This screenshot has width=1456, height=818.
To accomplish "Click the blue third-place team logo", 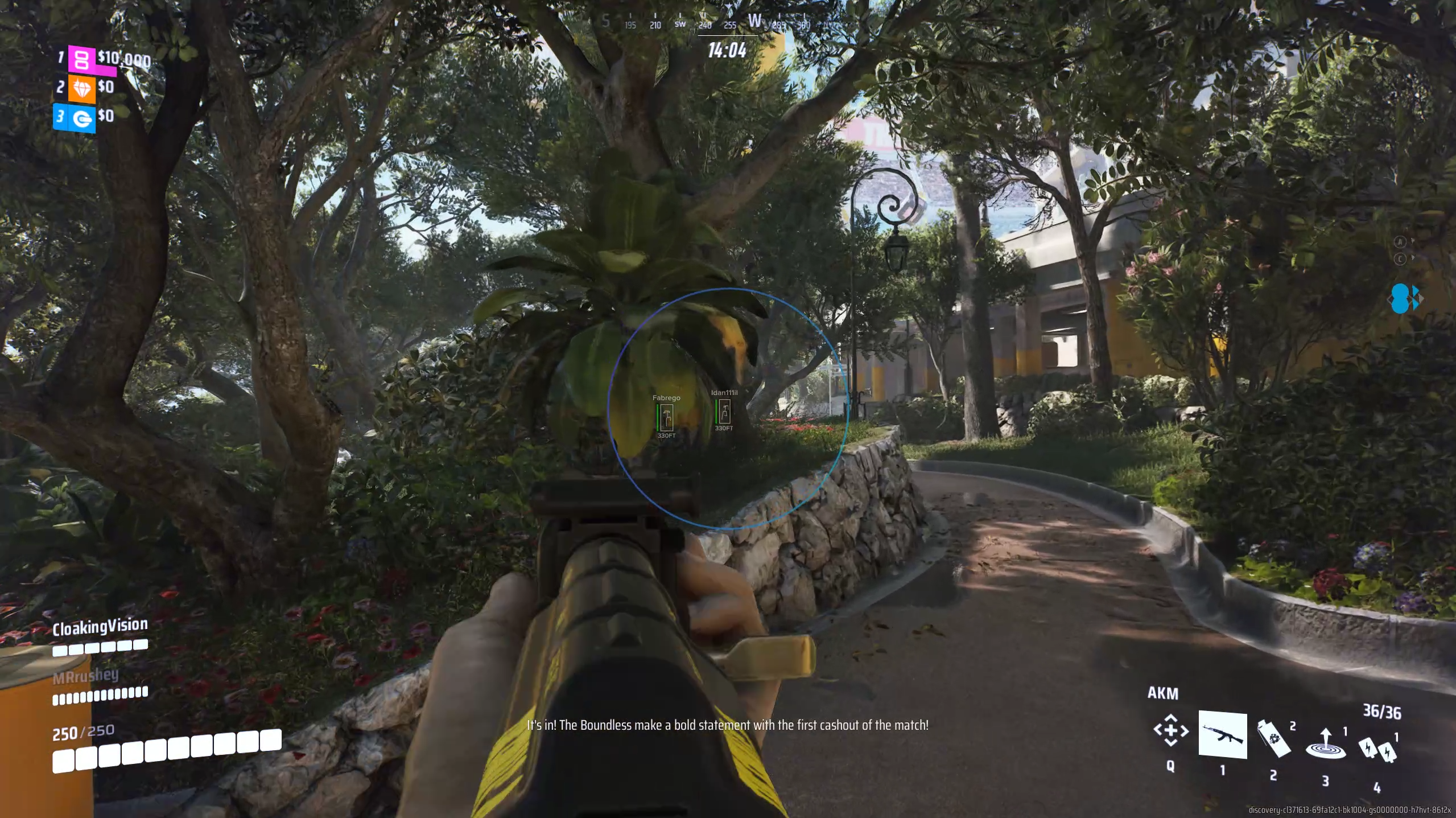I will (82, 118).
